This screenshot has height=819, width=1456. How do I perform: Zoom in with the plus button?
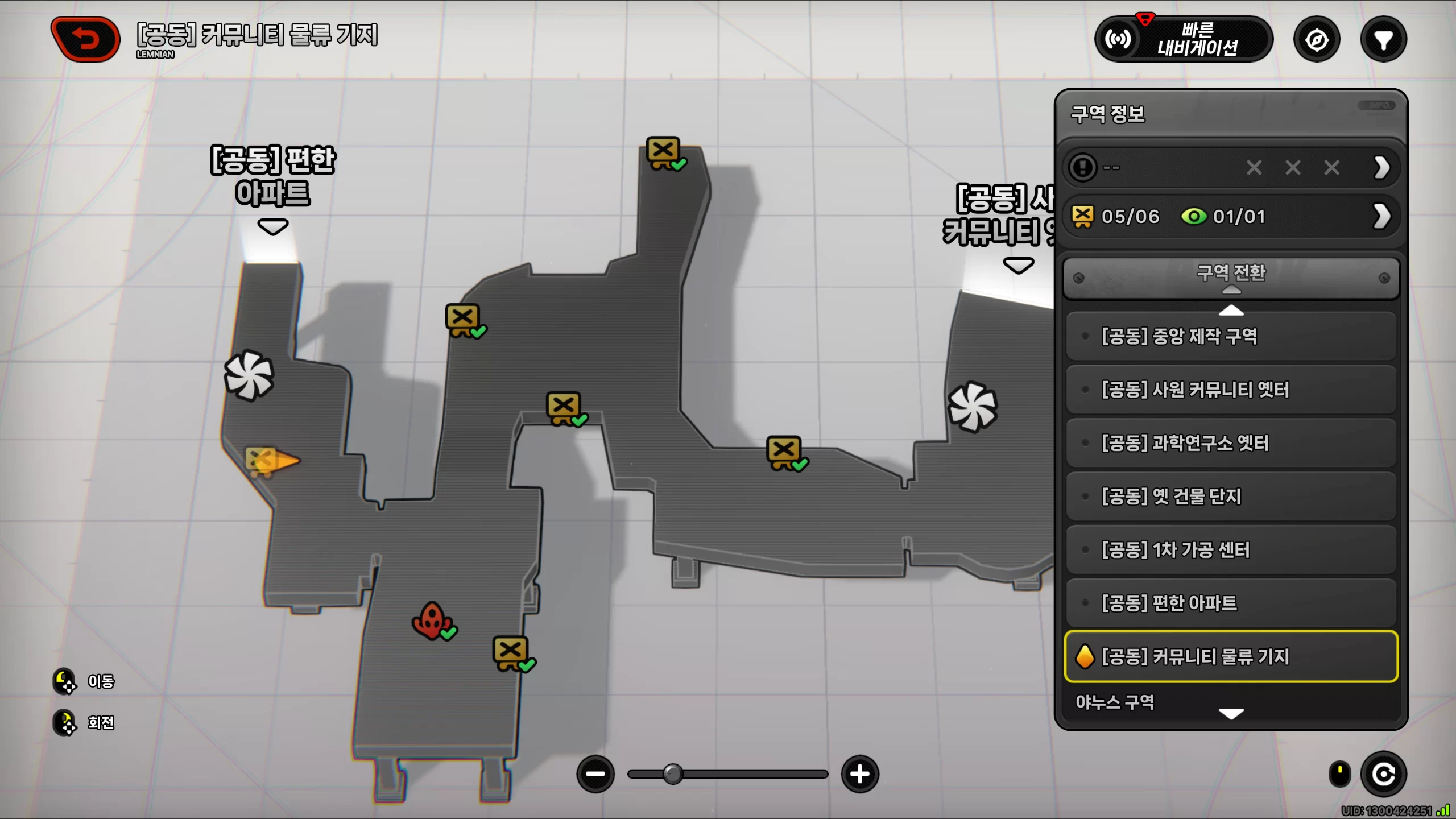click(x=859, y=774)
